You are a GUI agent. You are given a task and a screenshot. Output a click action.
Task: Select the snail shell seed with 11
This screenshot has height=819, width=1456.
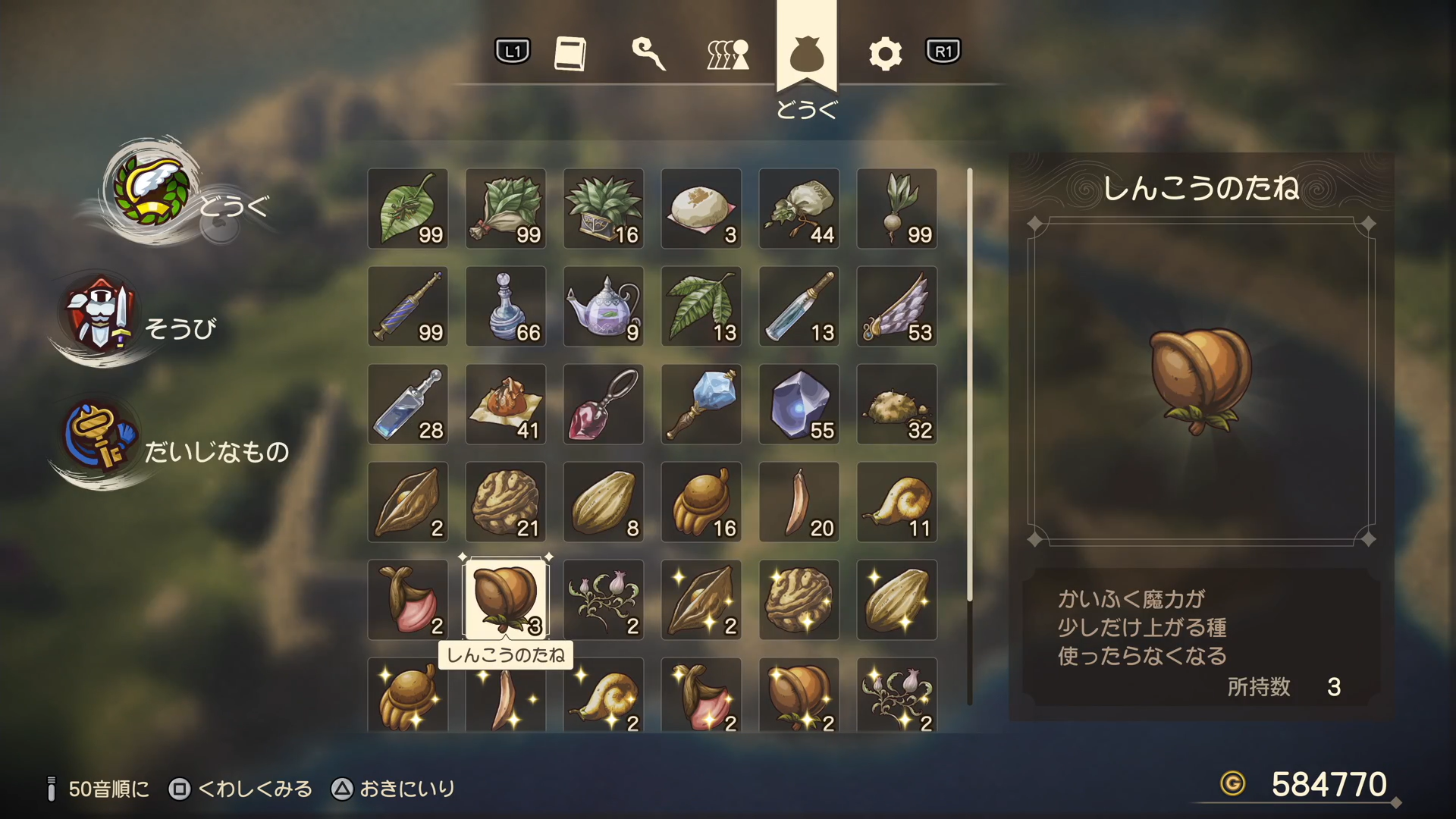click(897, 502)
